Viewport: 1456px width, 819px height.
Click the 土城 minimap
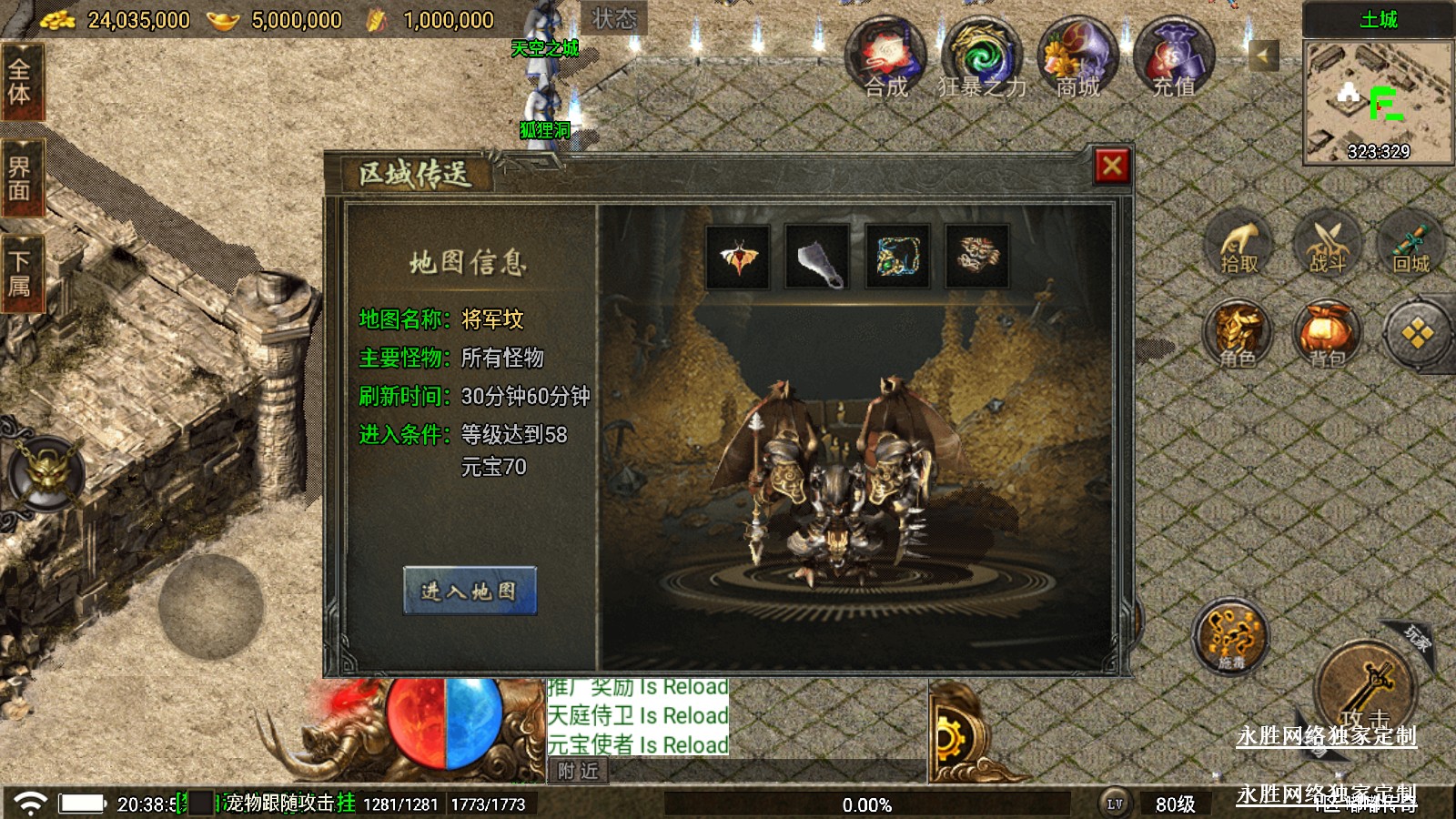(1378, 100)
